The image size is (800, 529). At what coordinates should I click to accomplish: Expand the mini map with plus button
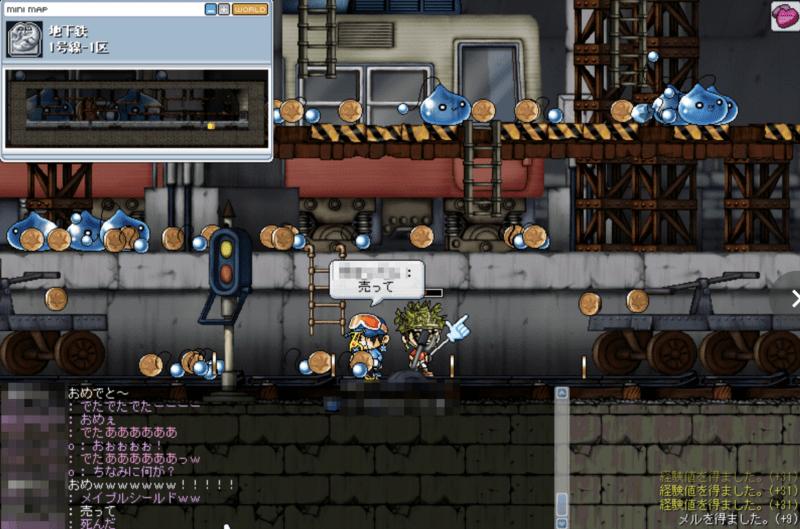224,9
